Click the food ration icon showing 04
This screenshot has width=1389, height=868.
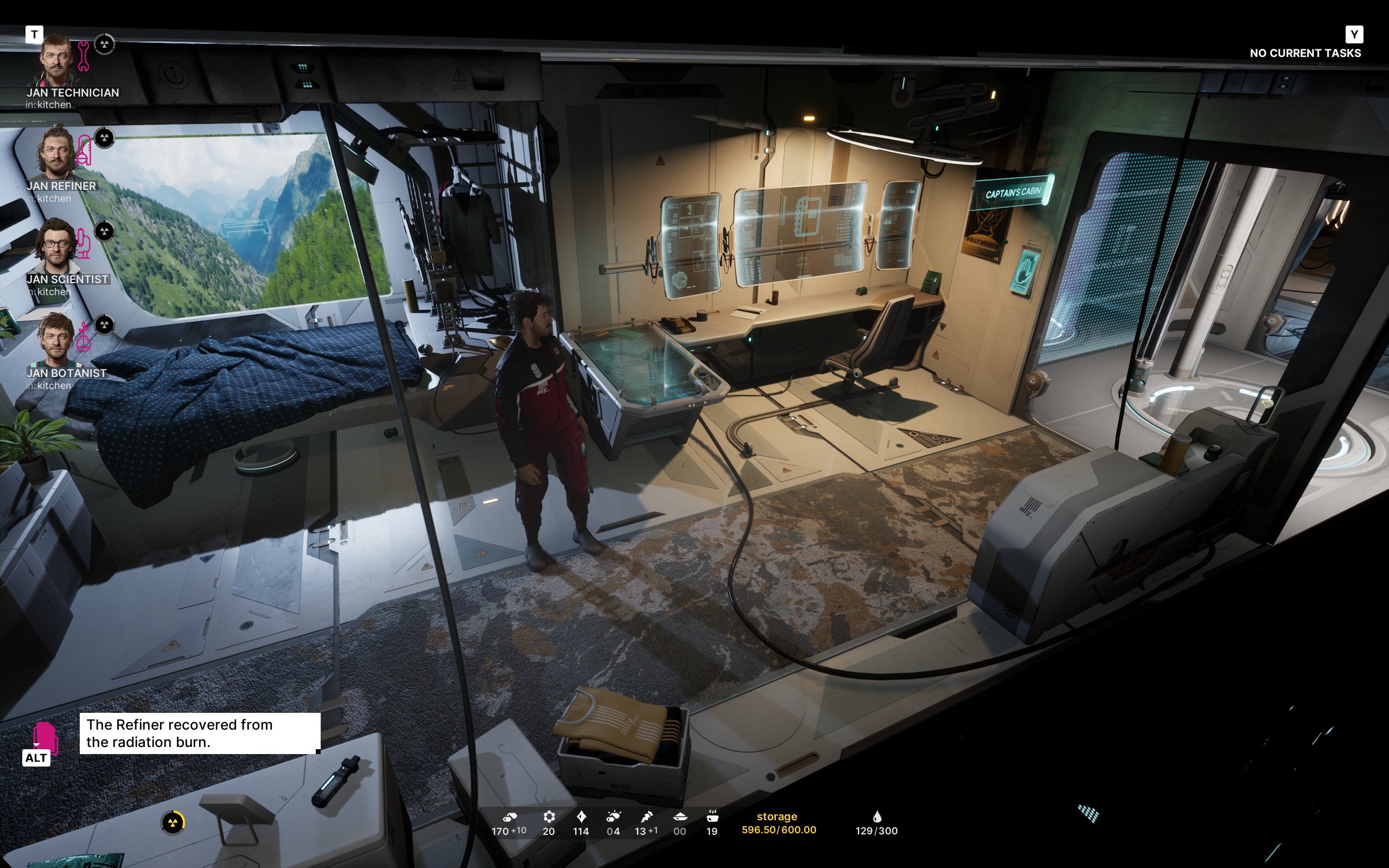click(613, 817)
